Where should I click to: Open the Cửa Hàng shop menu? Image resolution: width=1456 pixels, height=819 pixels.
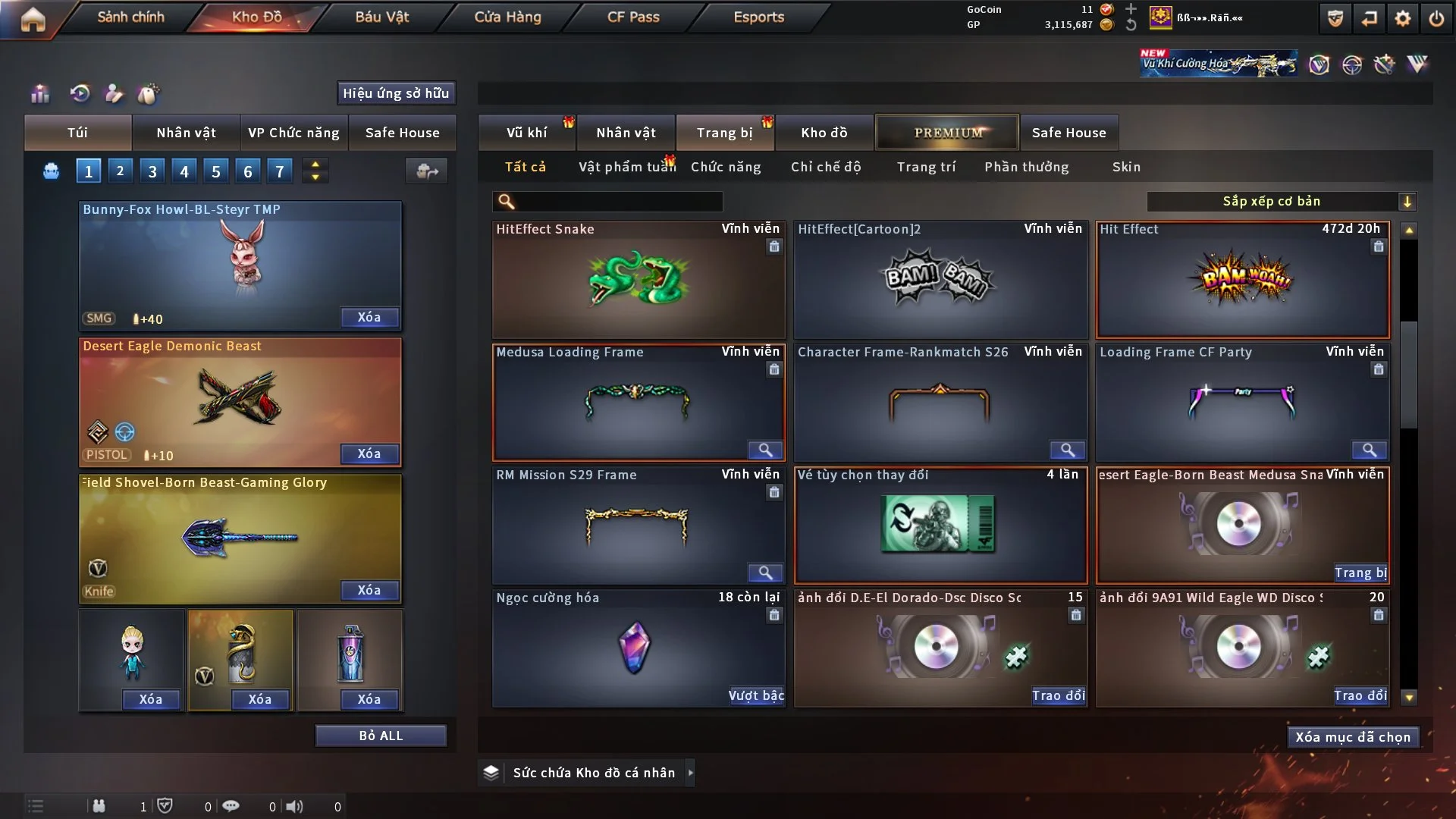coord(507,17)
